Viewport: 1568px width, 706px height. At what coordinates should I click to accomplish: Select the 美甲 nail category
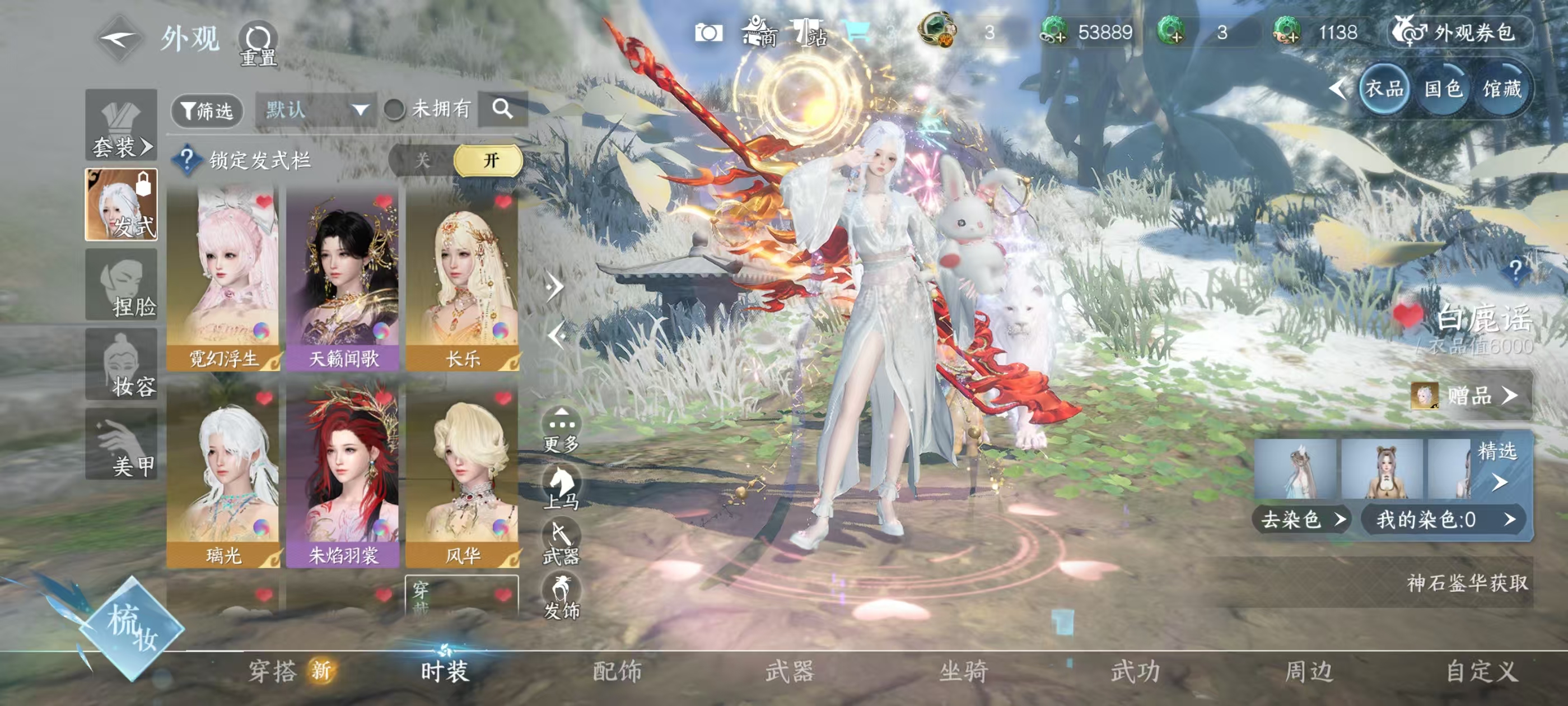pos(121,444)
